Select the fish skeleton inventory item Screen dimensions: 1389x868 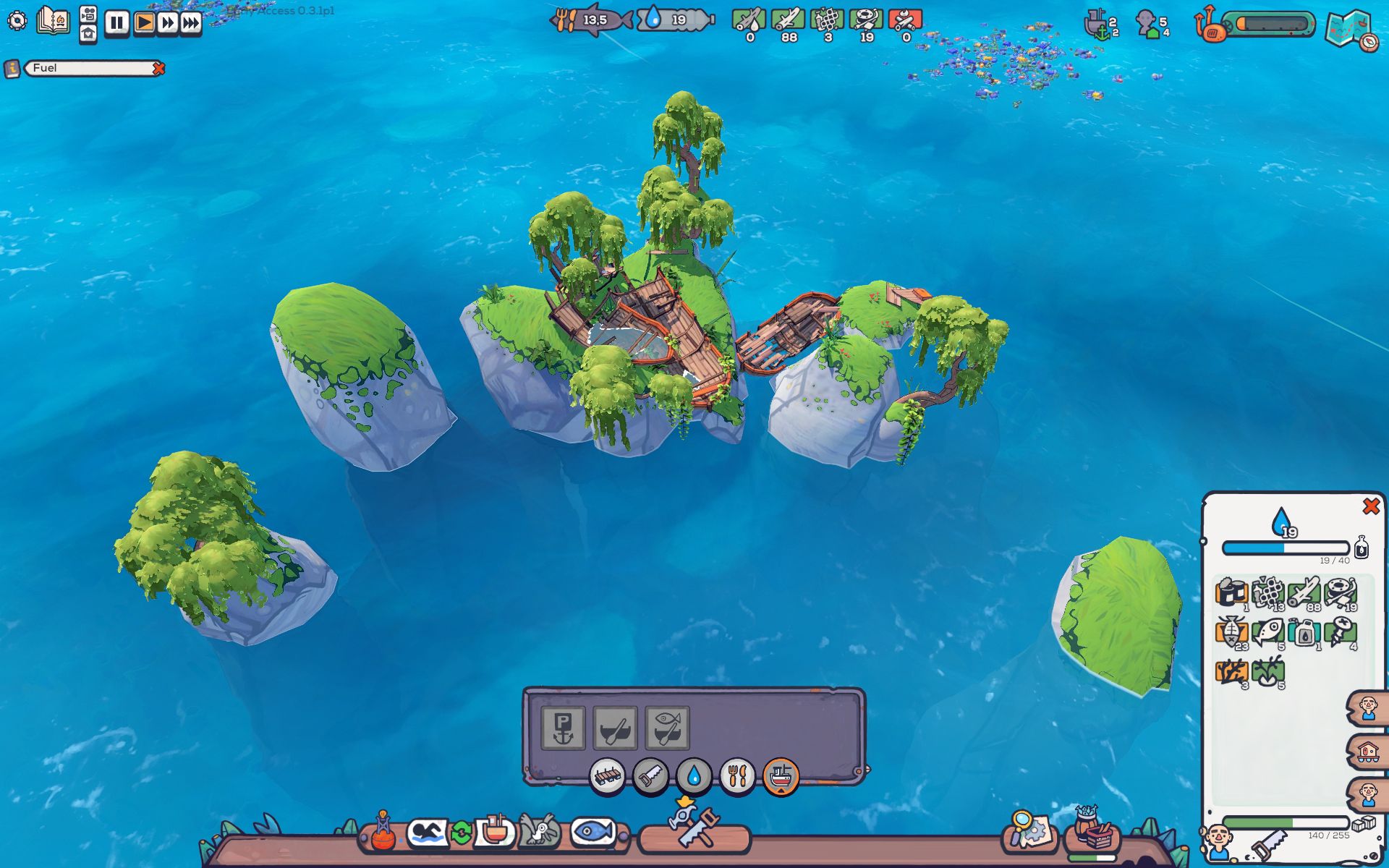[1231, 634]
